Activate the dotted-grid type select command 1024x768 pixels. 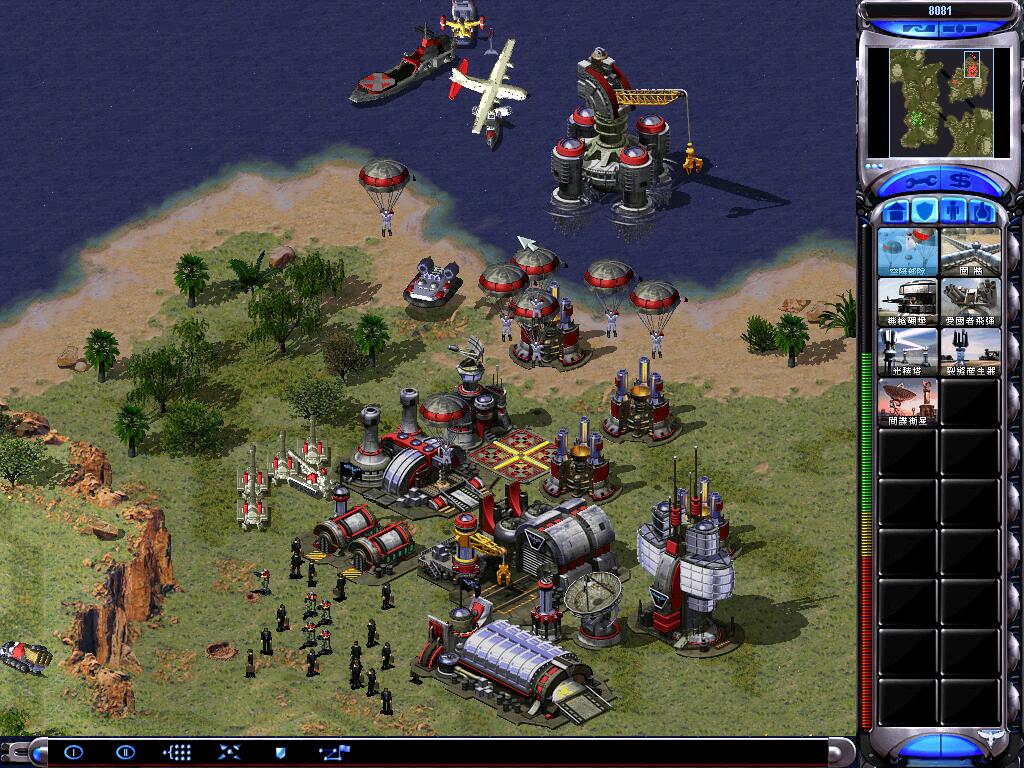pyautogui.click(x=178, y=752)
